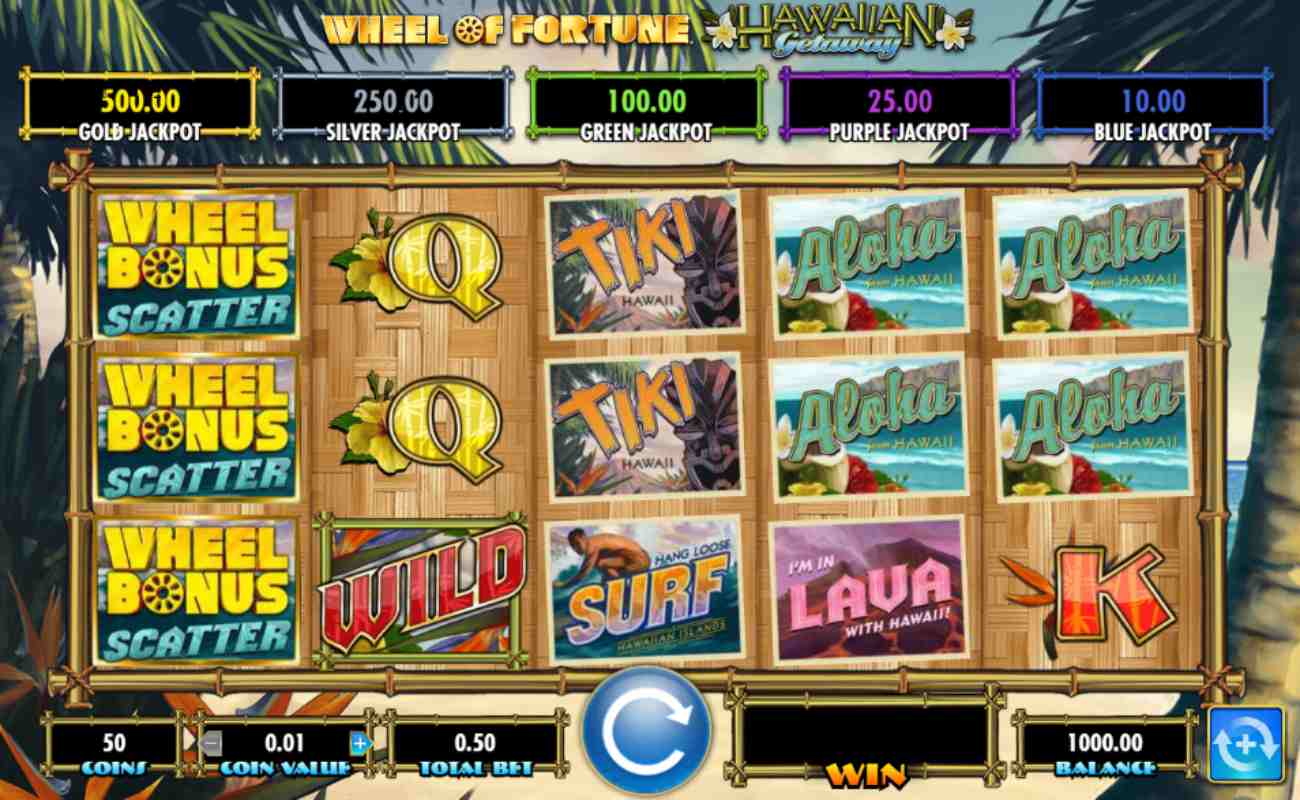1300x800 pixels.
Task: Click the LAVA postcard symbol
Action: (x=868, y=588)
